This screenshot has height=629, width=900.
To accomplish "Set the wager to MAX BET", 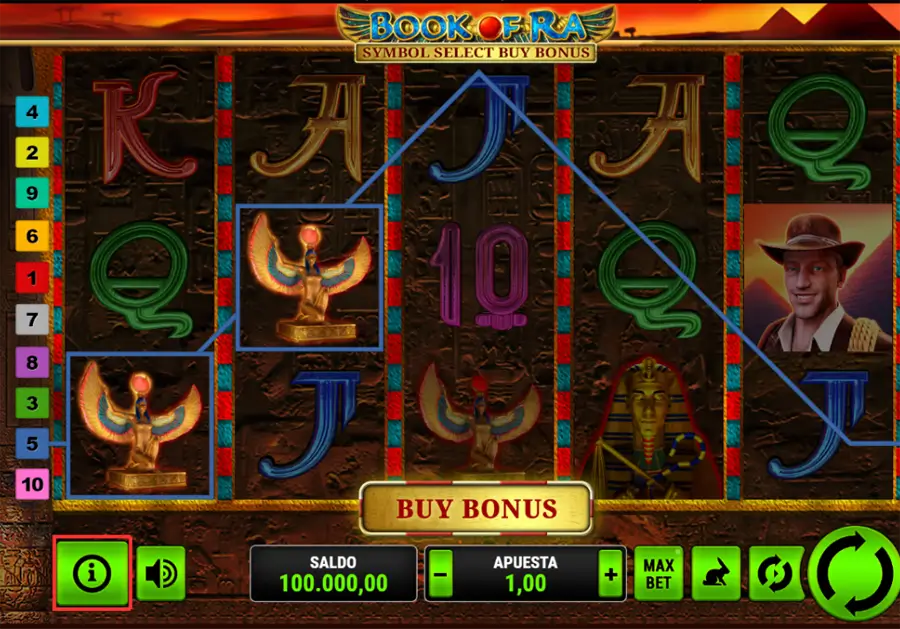I will (659, 573).
